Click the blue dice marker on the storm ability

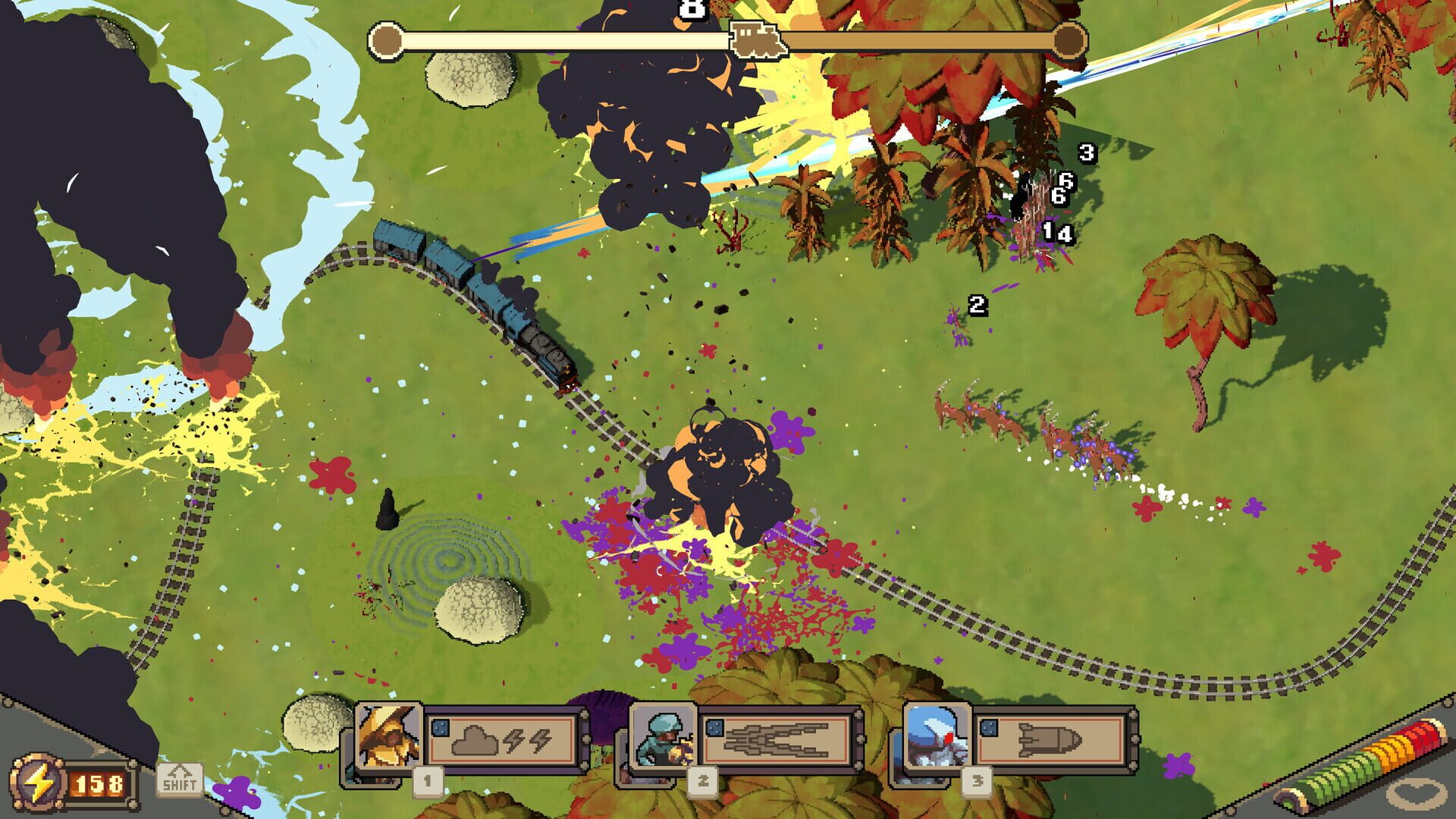pyautogui.click(x=439, y=726)
